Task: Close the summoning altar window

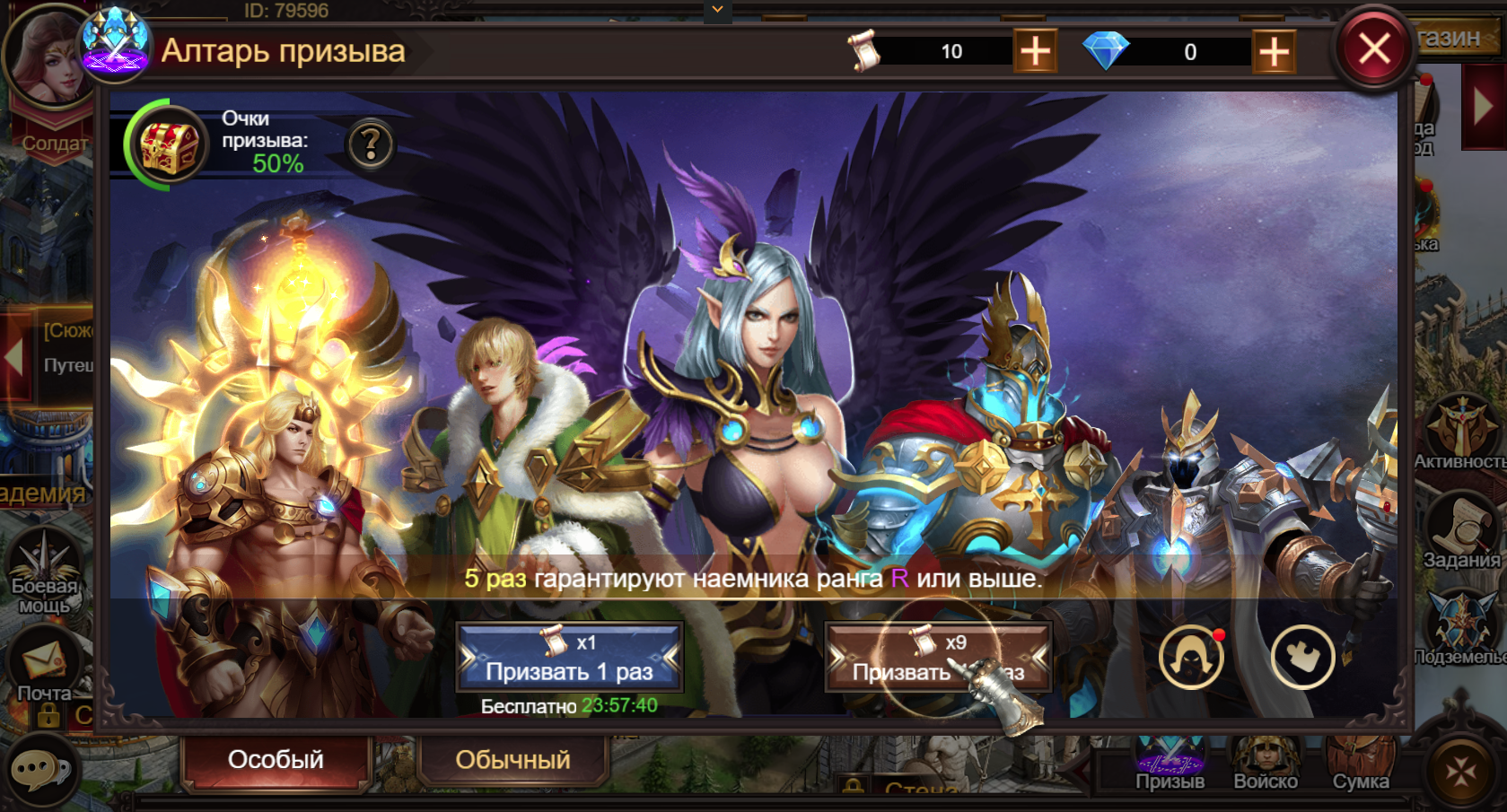Action: tap(1373, 49)
